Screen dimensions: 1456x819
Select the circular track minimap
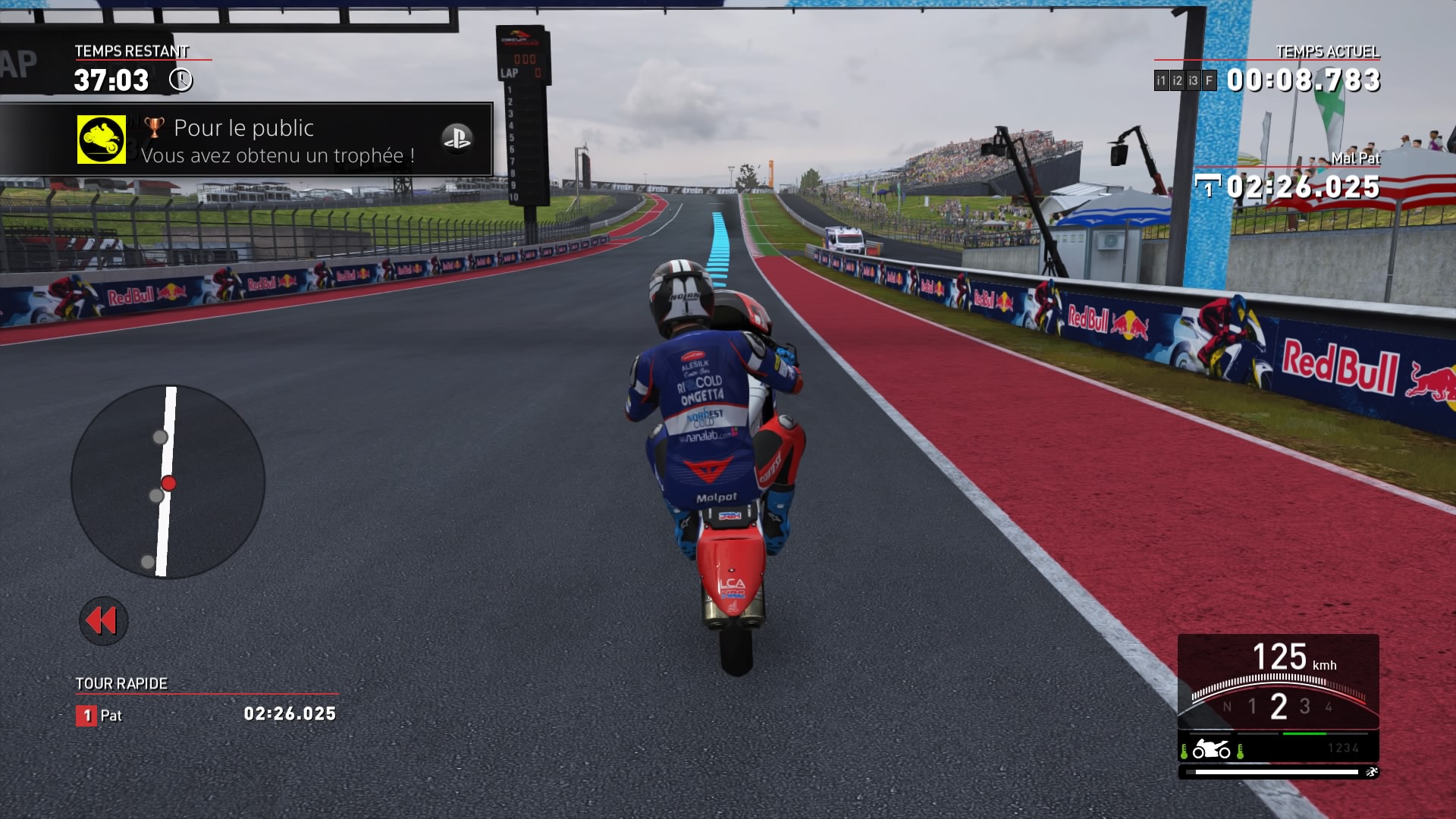click(168, 482)
